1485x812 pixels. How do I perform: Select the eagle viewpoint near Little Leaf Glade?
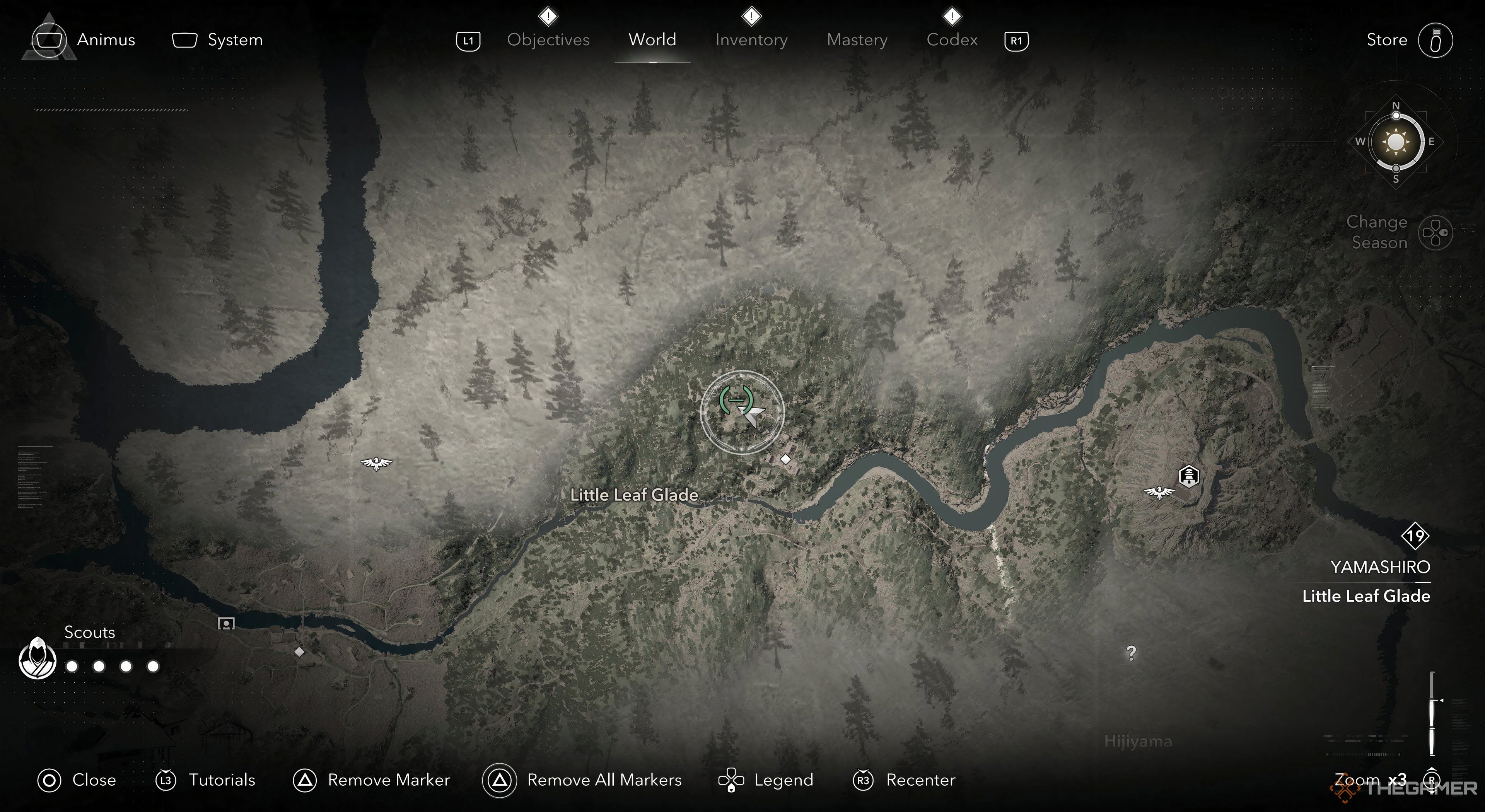click(x=376, y=463)
